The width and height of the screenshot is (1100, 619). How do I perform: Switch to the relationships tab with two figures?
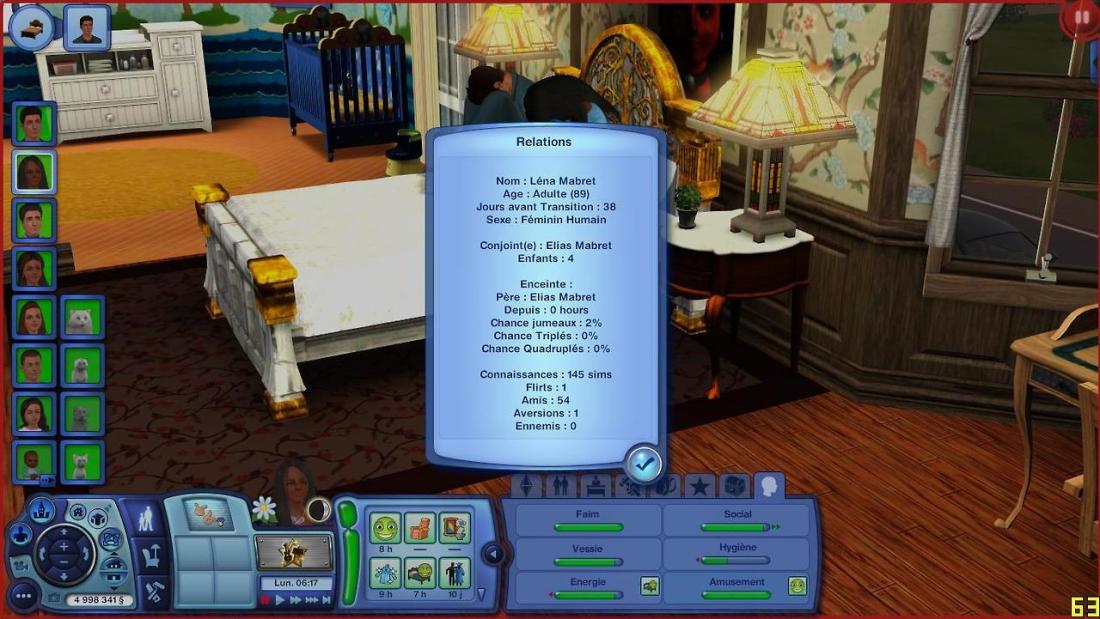point(561,487)
